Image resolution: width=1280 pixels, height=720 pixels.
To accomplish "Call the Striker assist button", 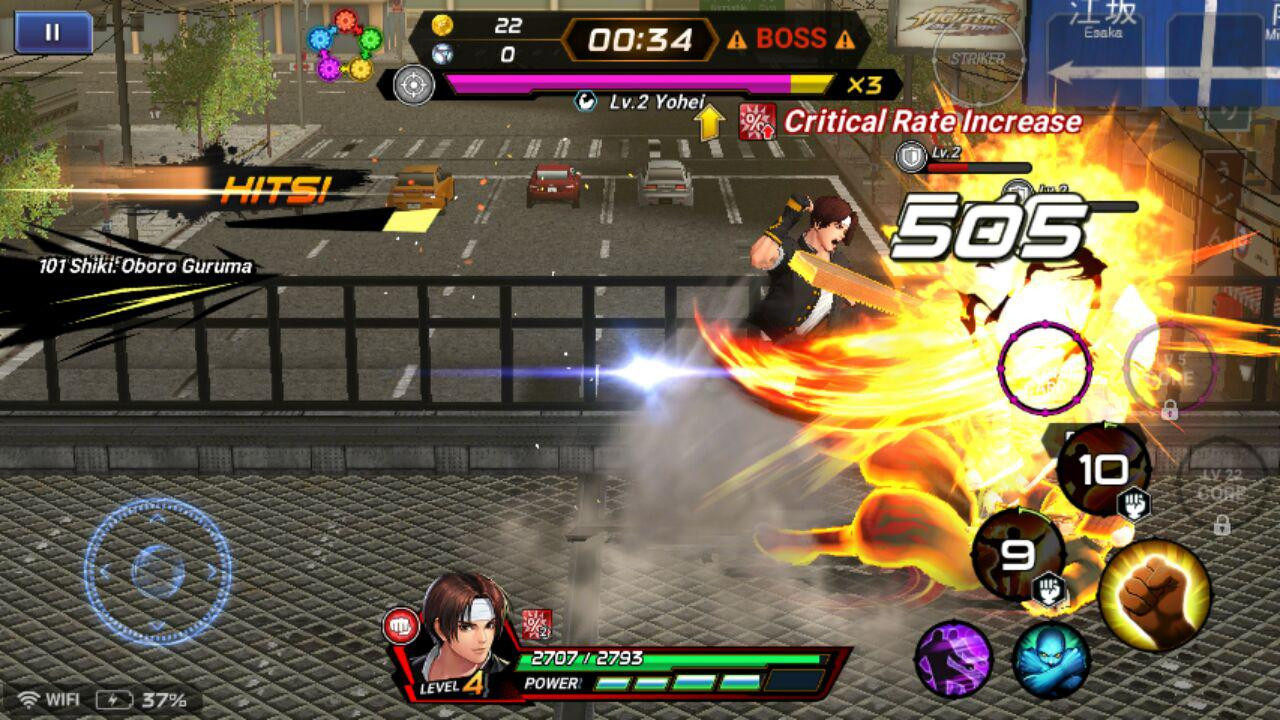I will (x=977, y=57).
